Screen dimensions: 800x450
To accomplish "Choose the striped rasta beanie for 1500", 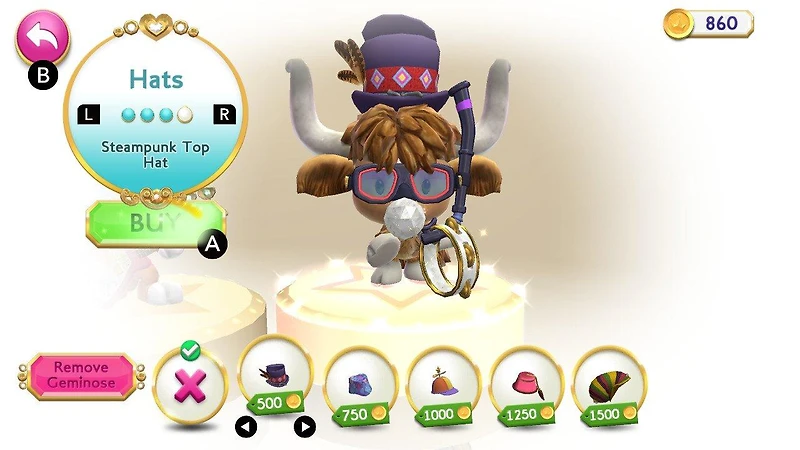I will click(609, 381).
